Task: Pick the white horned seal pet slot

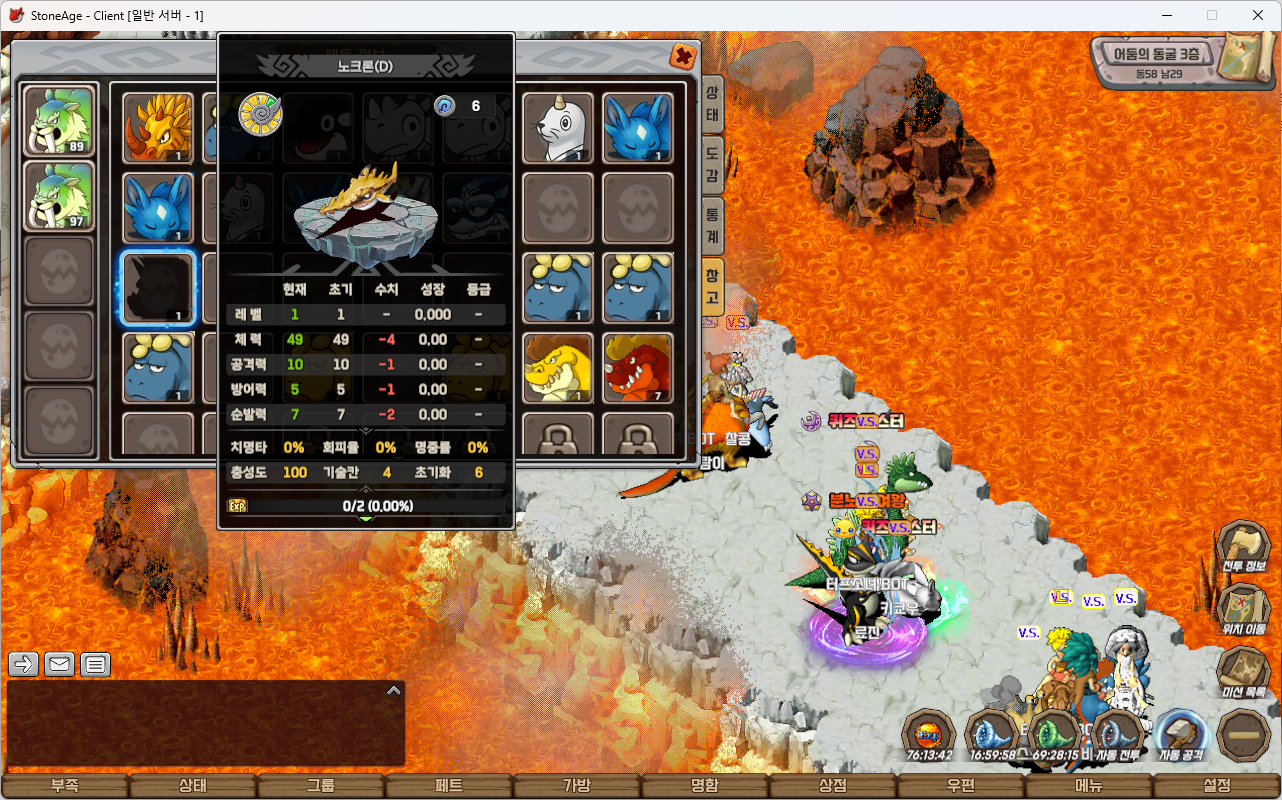Action: point(558,128)
